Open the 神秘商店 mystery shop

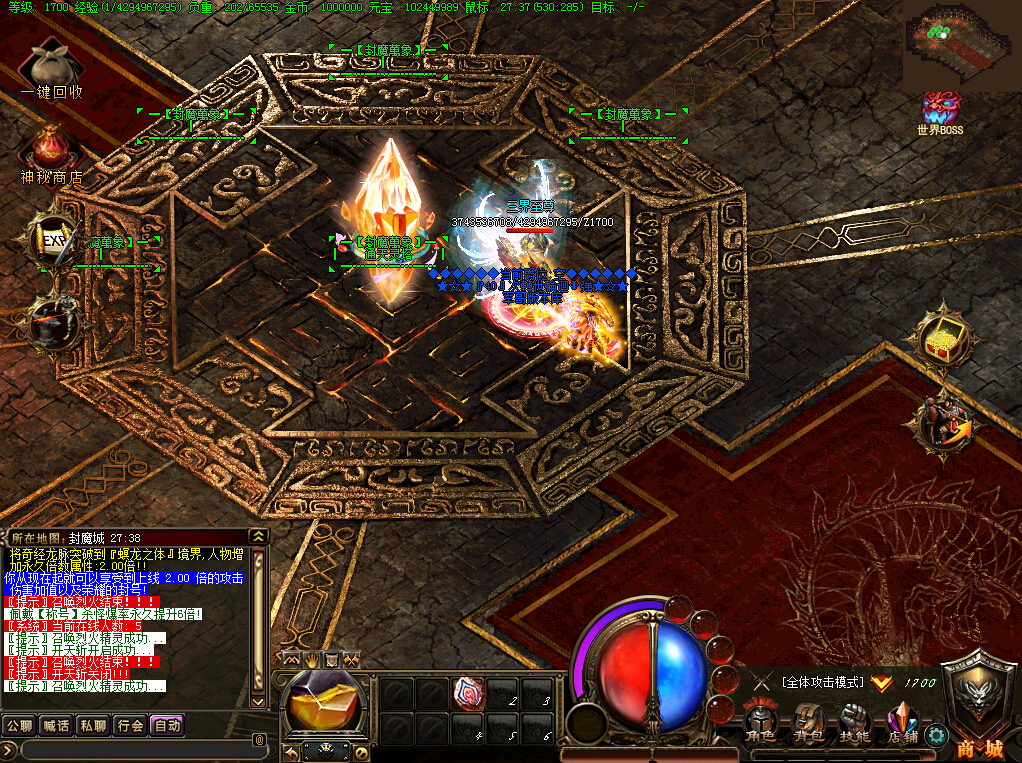pos(52,151)
